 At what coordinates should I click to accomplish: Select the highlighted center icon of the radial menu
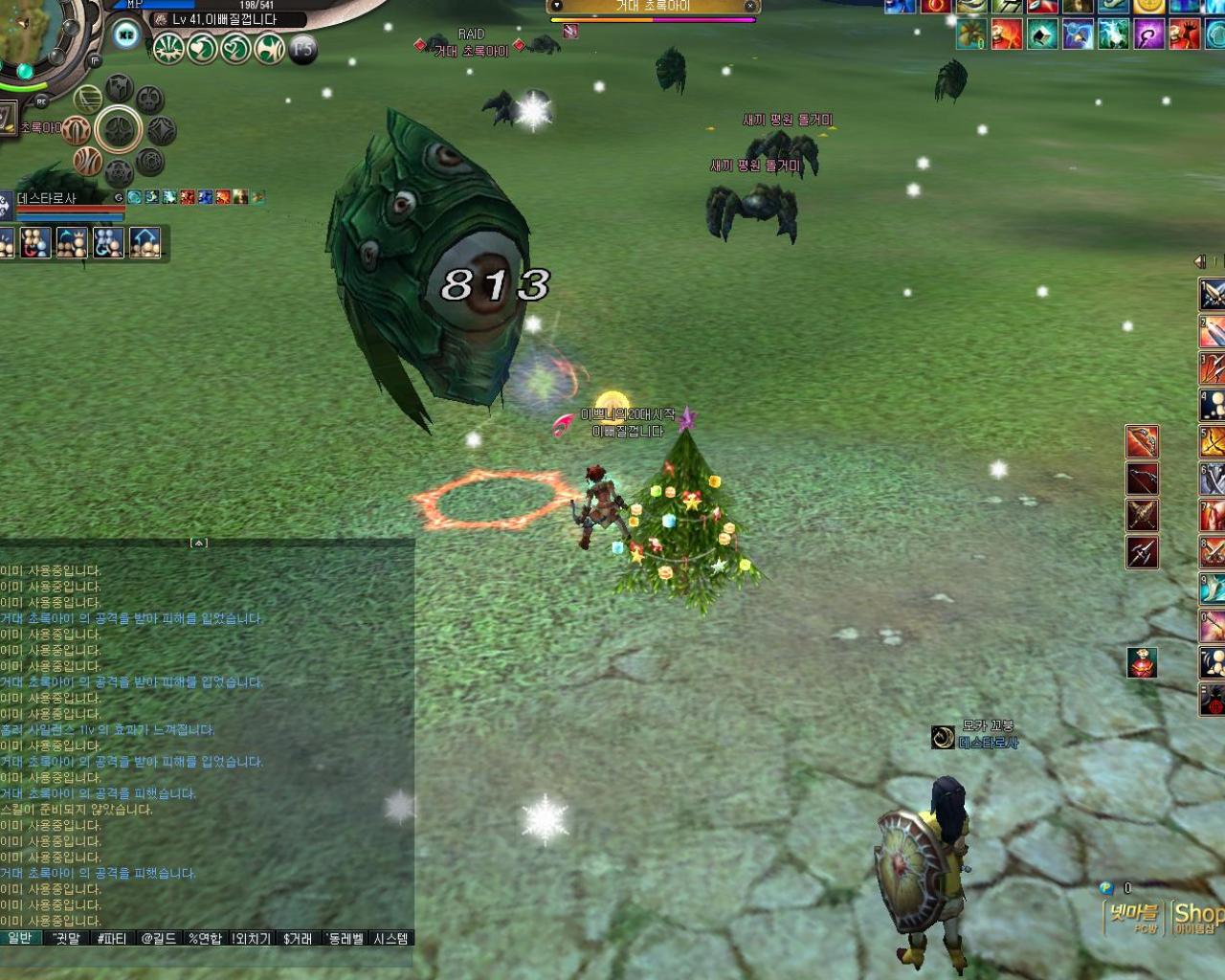click(119, 129)
